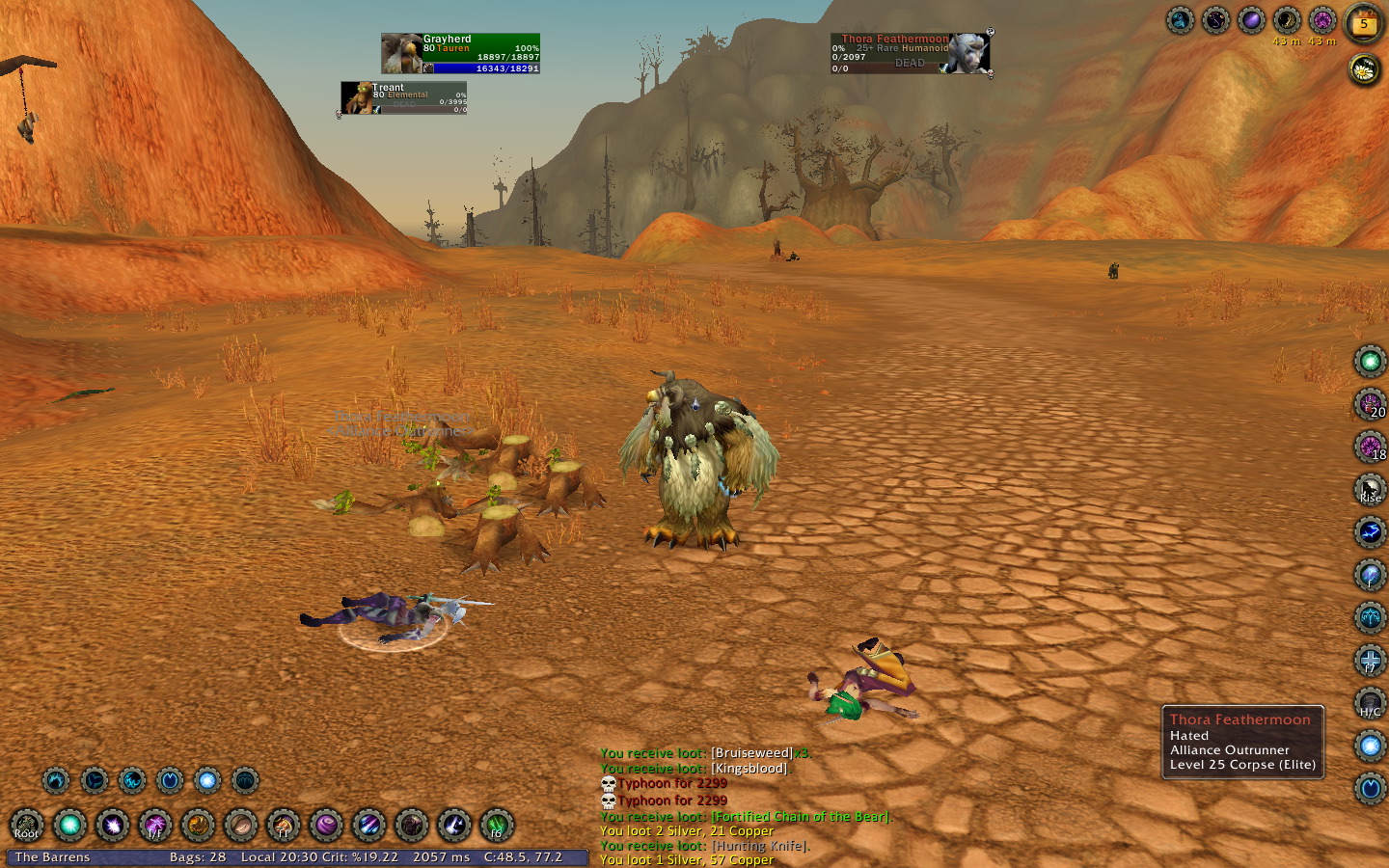Activate the ability labeled I/F
This screenshot has width=1389, height=868.
point(154,826)
